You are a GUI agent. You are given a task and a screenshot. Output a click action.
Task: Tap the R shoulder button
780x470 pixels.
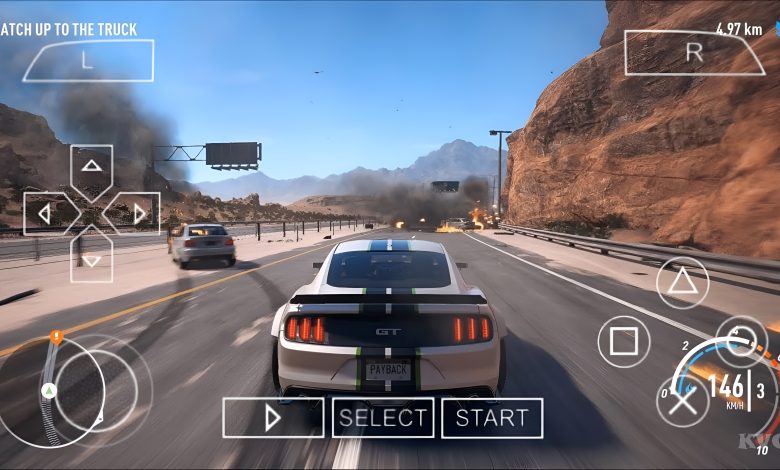click(693, 53)
